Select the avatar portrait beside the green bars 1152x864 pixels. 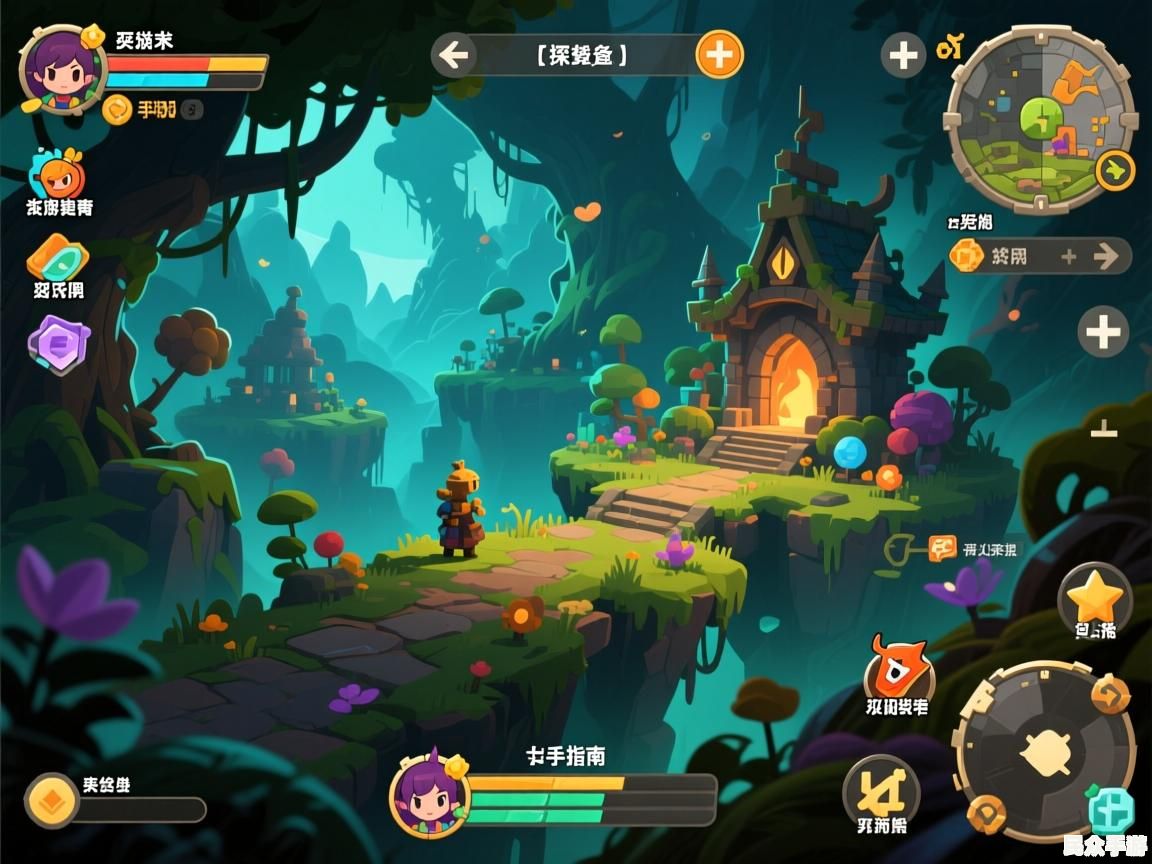click(x=429, y=795)
